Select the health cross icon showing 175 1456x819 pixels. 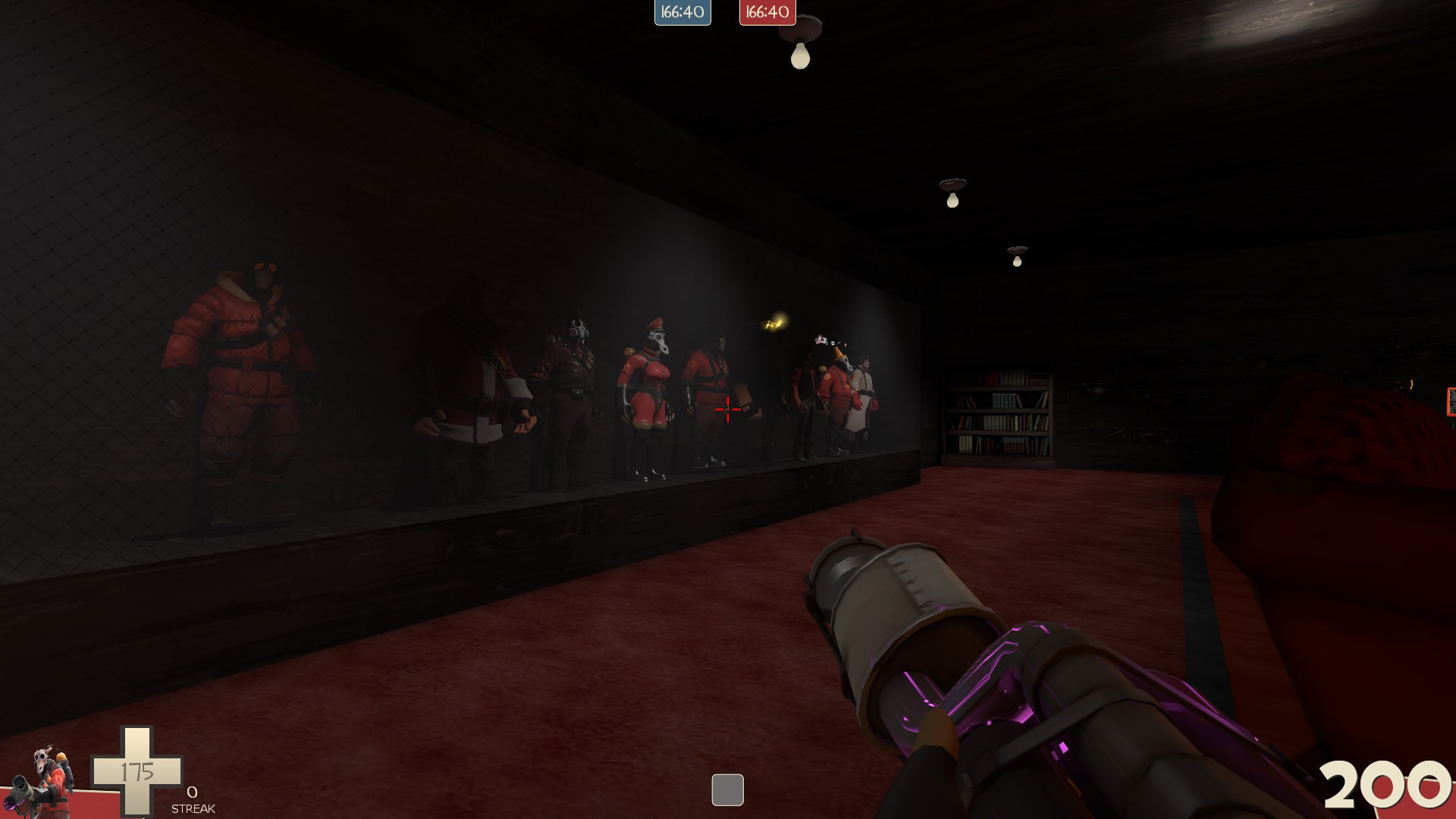(x=136, y=770)
